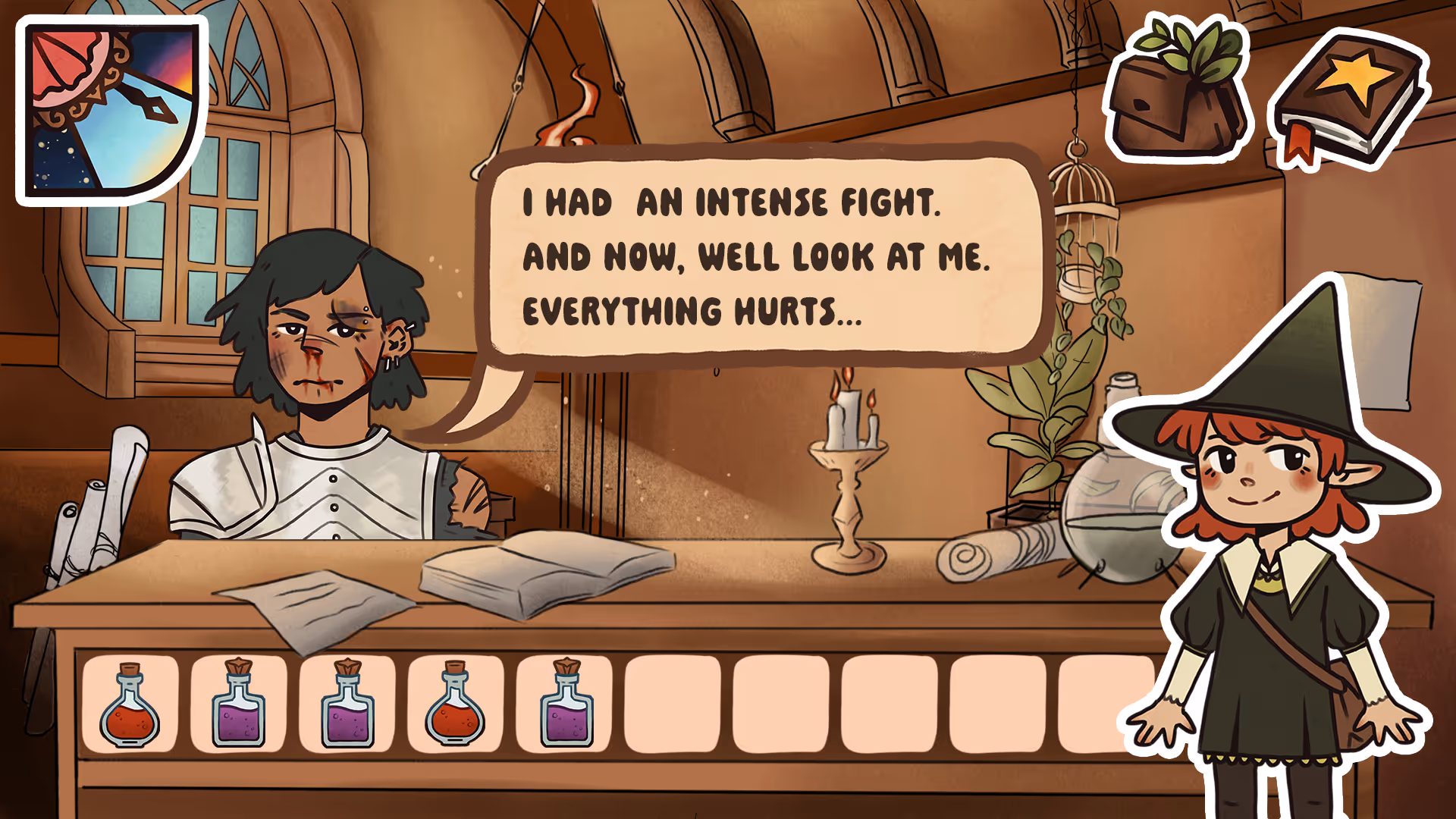Click the day-night clock icon
Image resolution: width=1456 pixels, height=819 pixels.
pyautogui.click(x=111, y=110)
